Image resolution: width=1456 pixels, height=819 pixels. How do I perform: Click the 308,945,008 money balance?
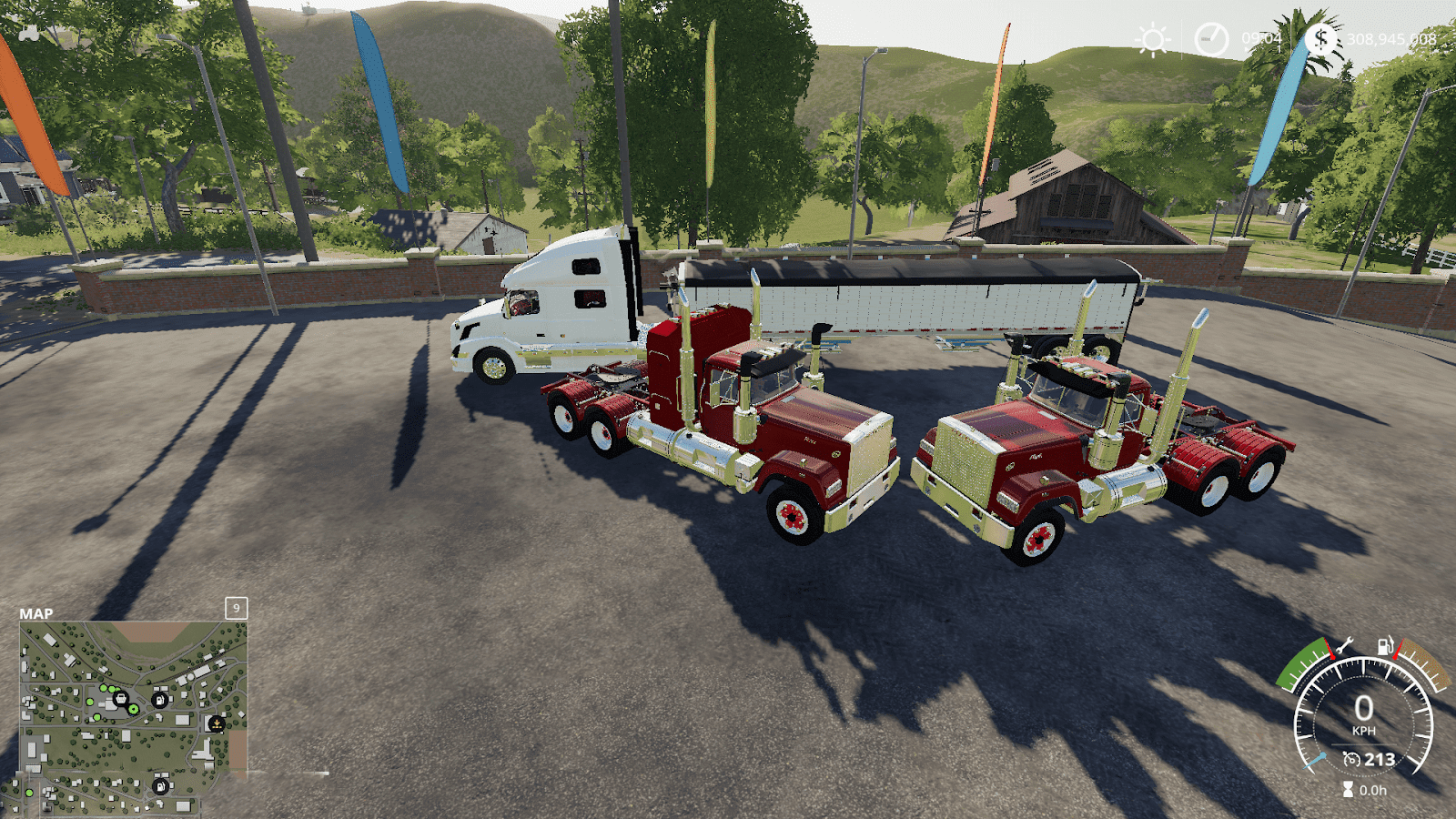click(1392, 38)
